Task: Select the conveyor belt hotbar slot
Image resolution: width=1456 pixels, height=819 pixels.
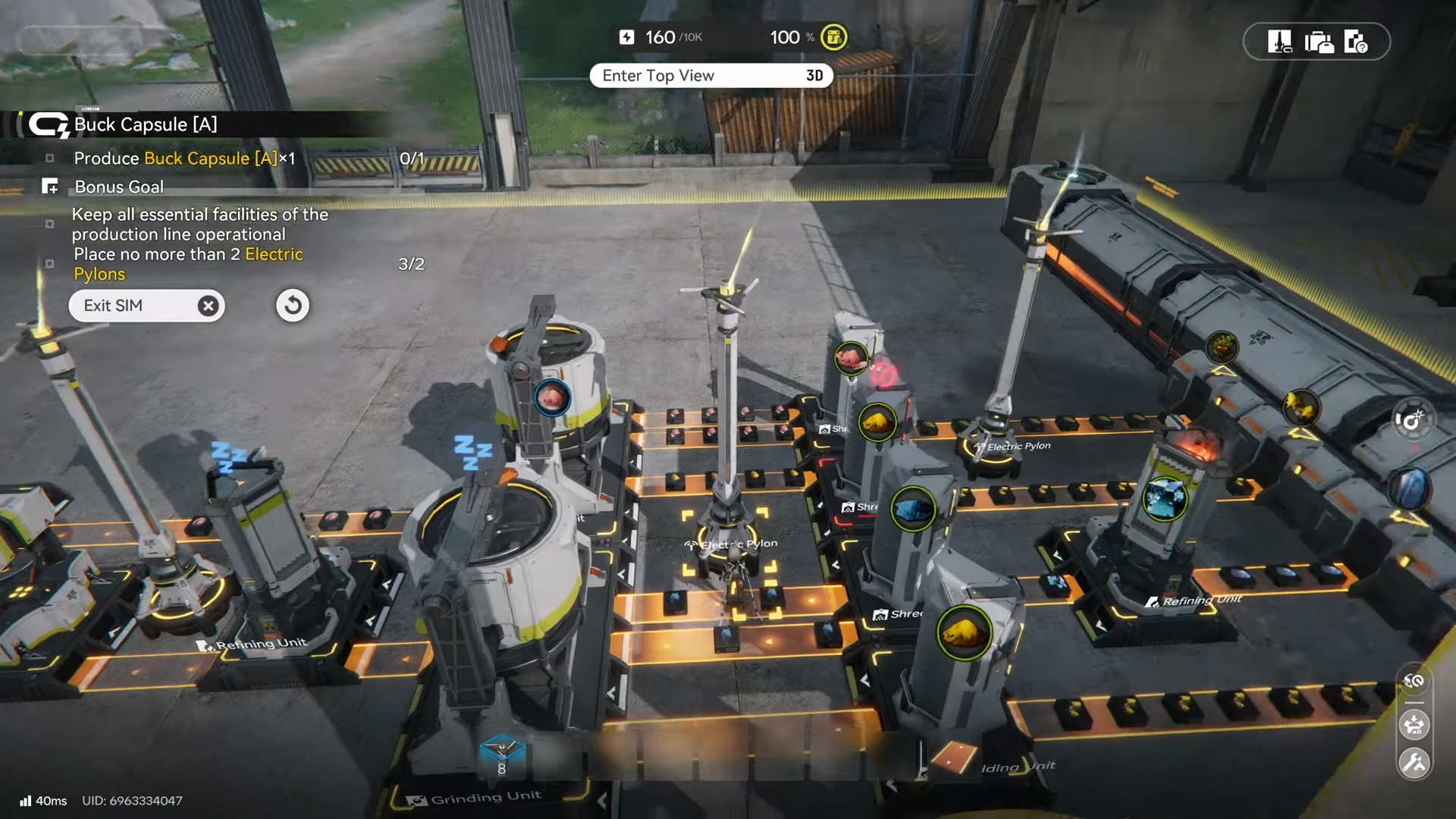Action: point(954,758)
